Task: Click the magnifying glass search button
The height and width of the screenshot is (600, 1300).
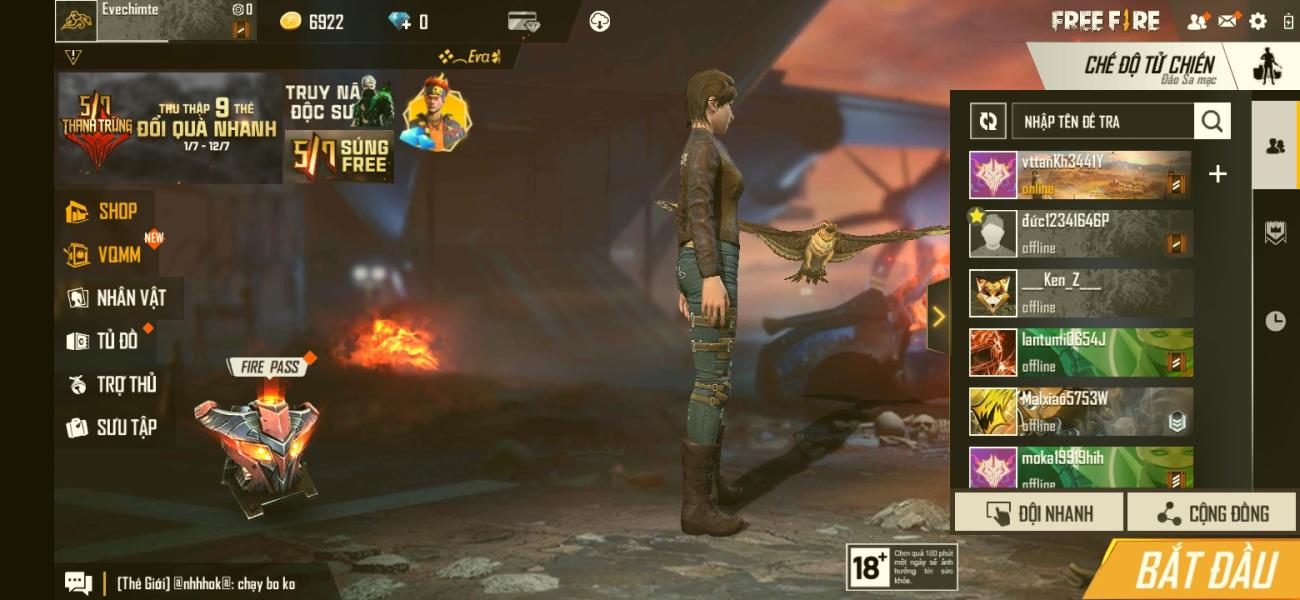Action: [1212, 122]
